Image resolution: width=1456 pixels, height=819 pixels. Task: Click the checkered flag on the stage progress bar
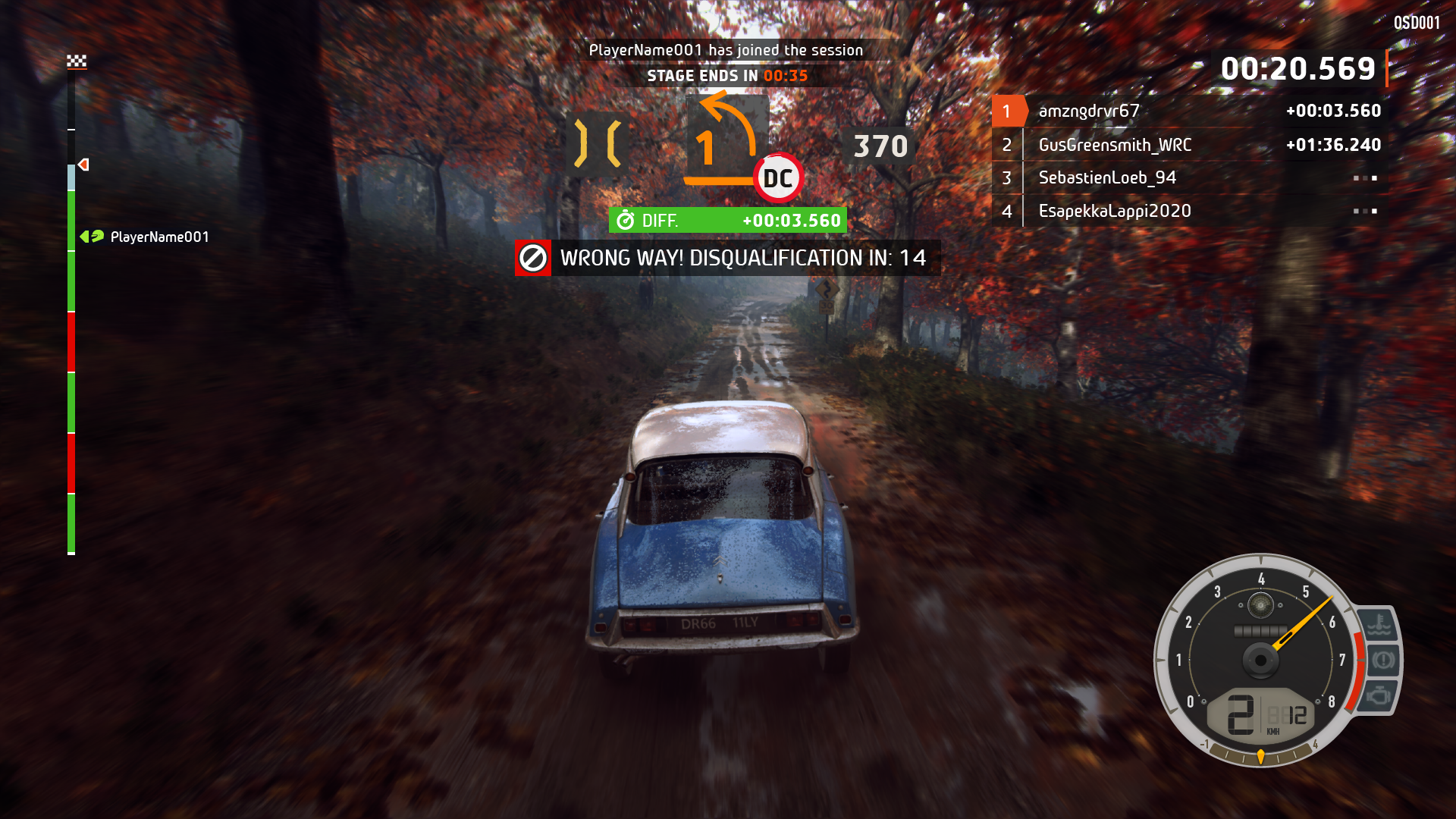[77, 61]
